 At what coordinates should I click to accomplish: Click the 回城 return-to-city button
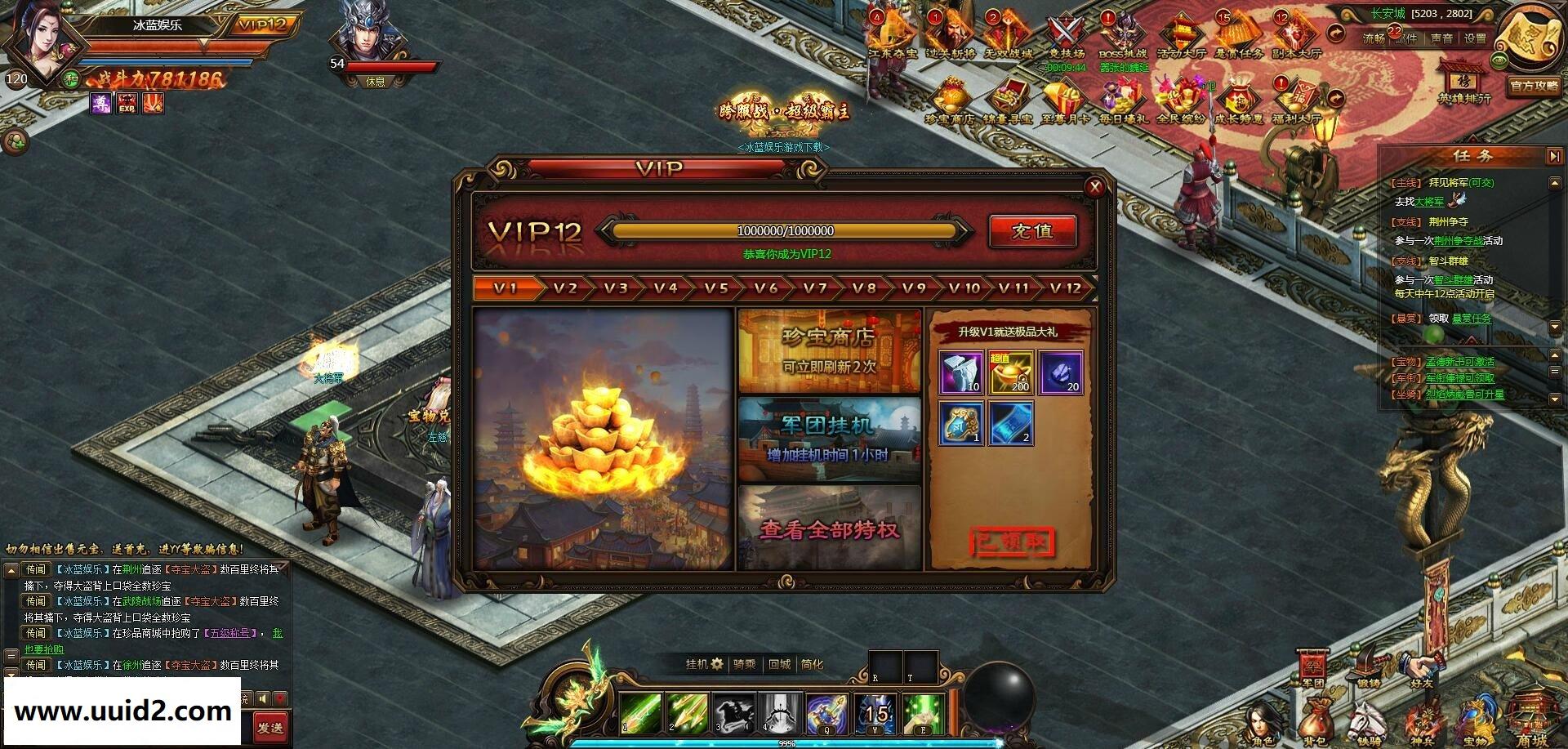(x=779, y=664)
